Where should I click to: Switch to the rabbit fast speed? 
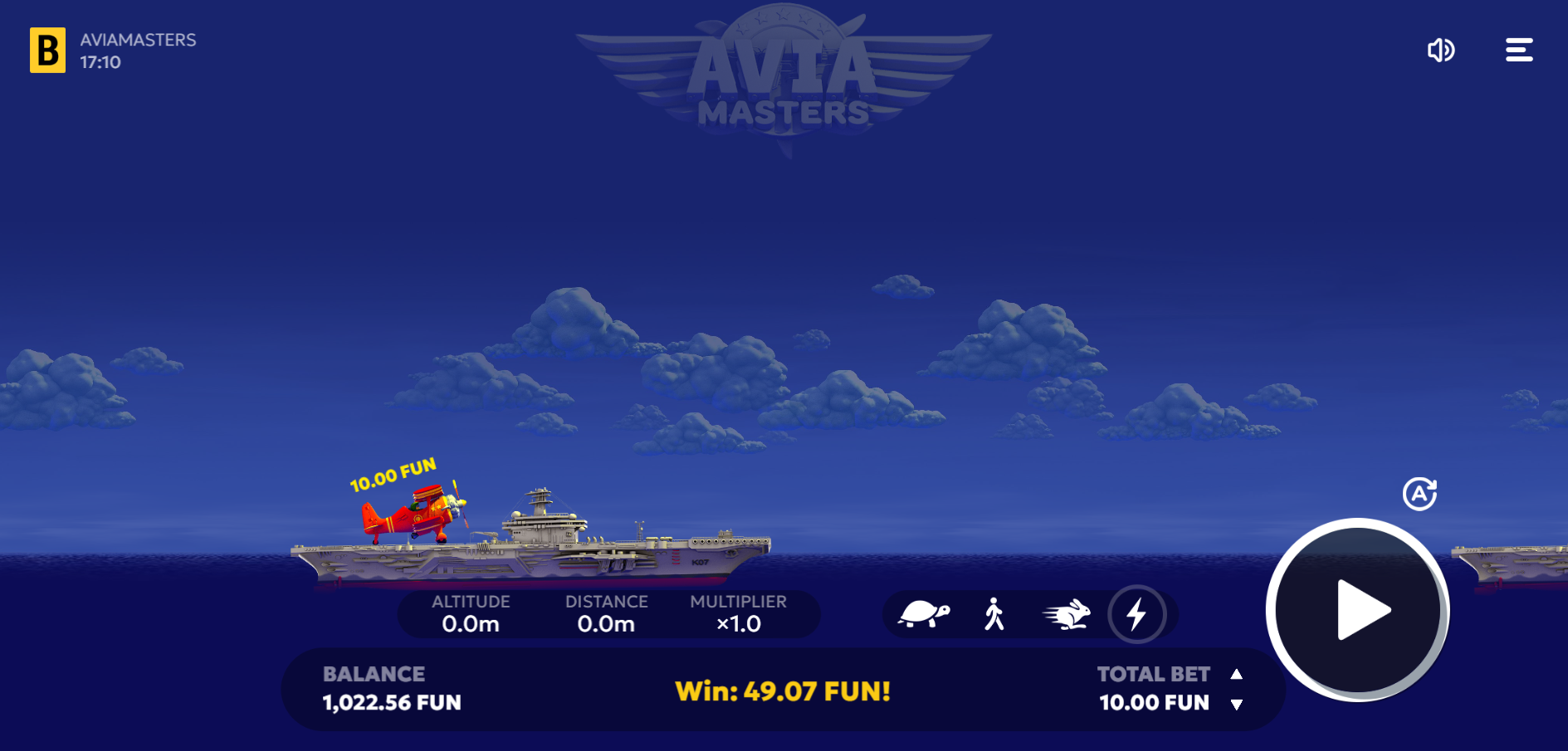click(1066, 615)
